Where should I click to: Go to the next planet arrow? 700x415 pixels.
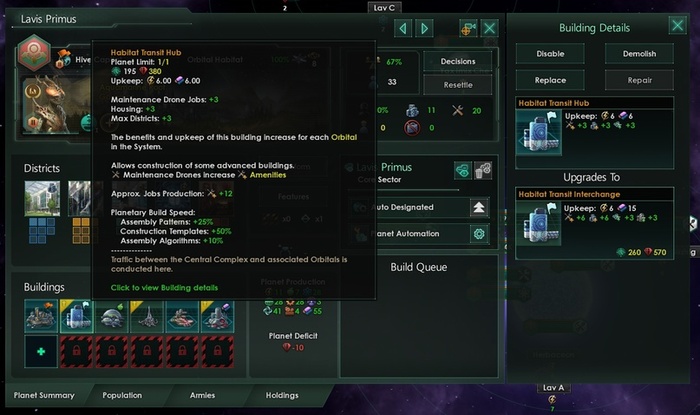(x=424, y=28)
